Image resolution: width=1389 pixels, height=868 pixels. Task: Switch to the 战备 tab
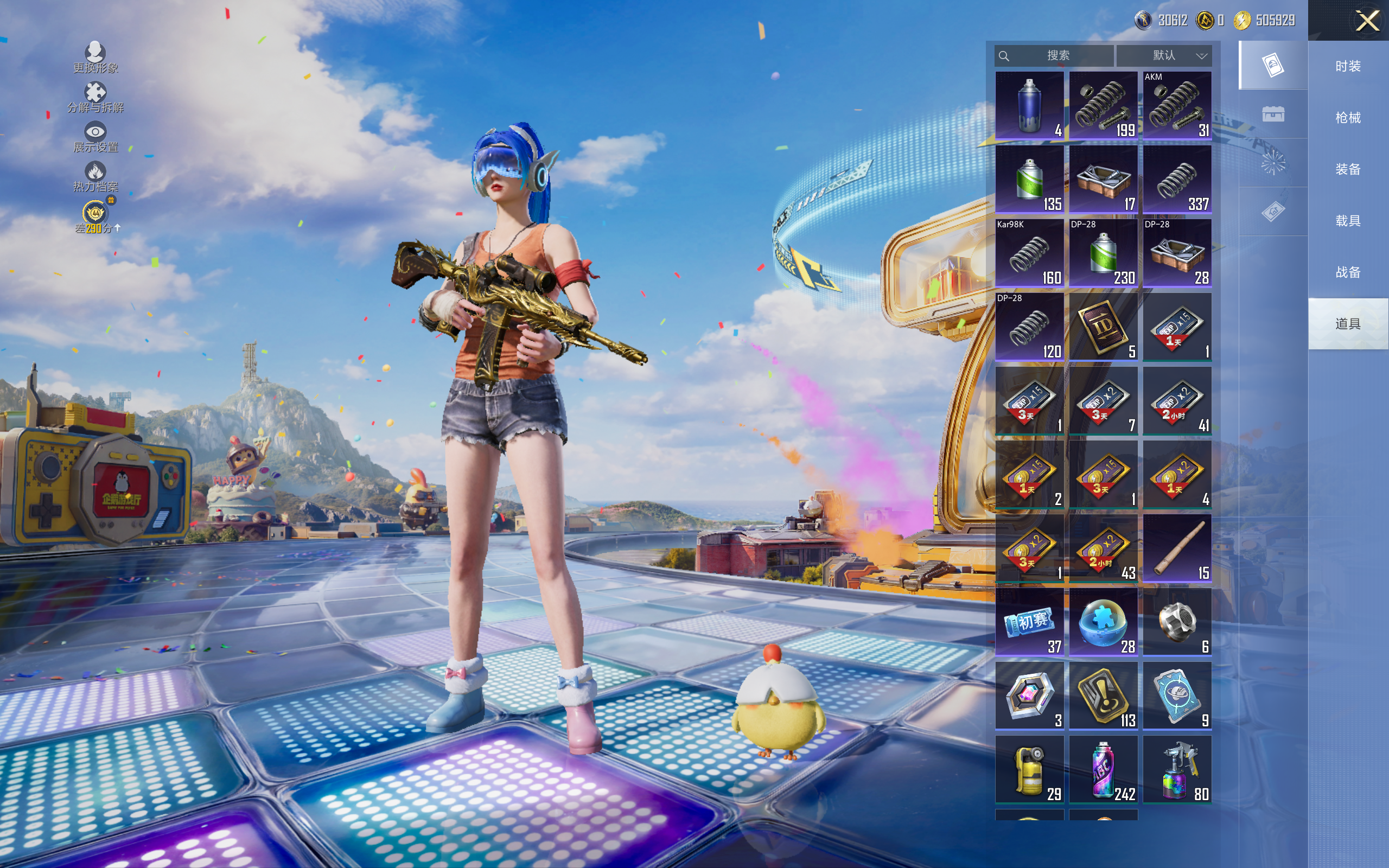(x=1348, y=272)
